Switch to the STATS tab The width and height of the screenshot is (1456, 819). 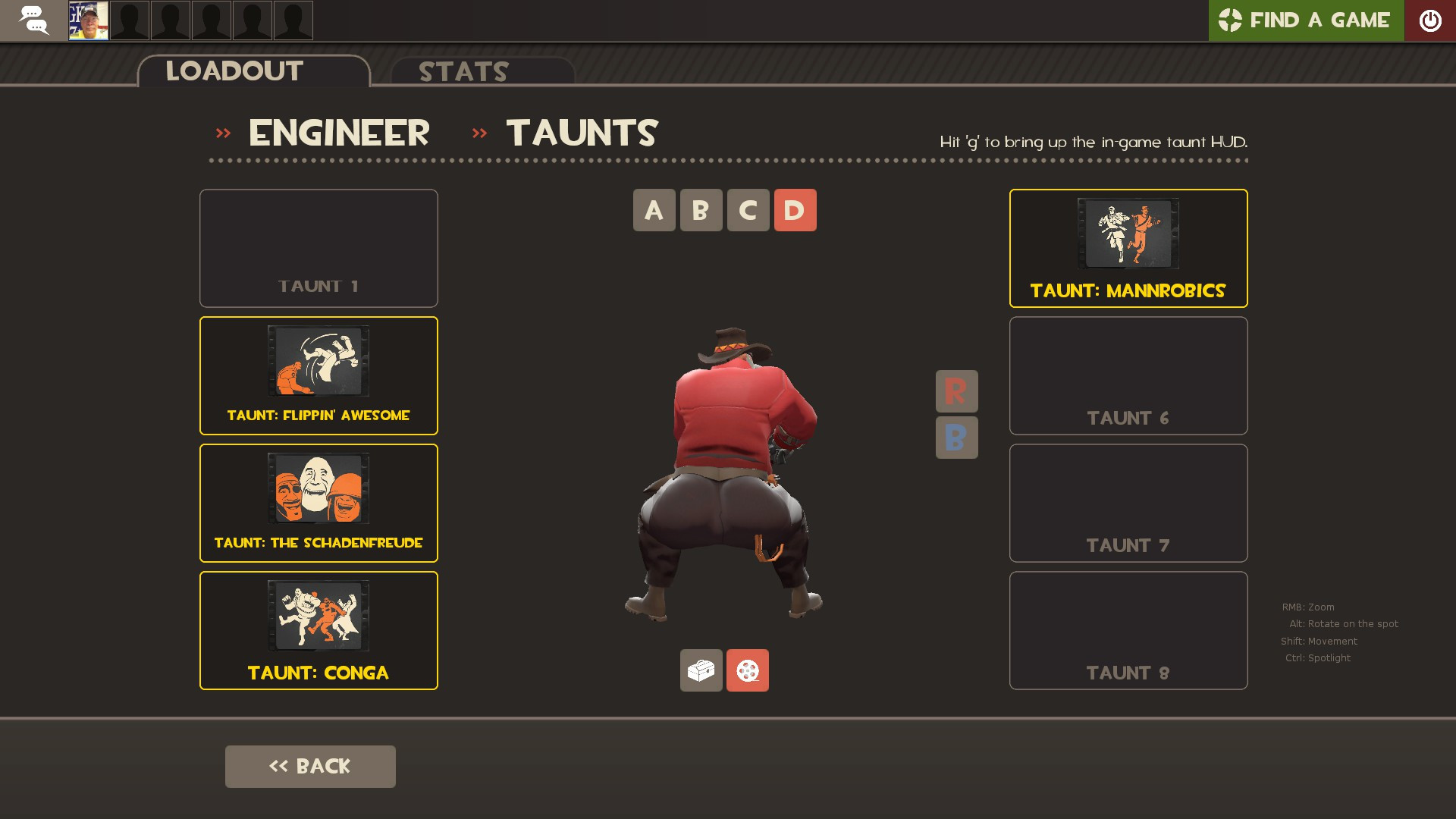tap(463, 72)
